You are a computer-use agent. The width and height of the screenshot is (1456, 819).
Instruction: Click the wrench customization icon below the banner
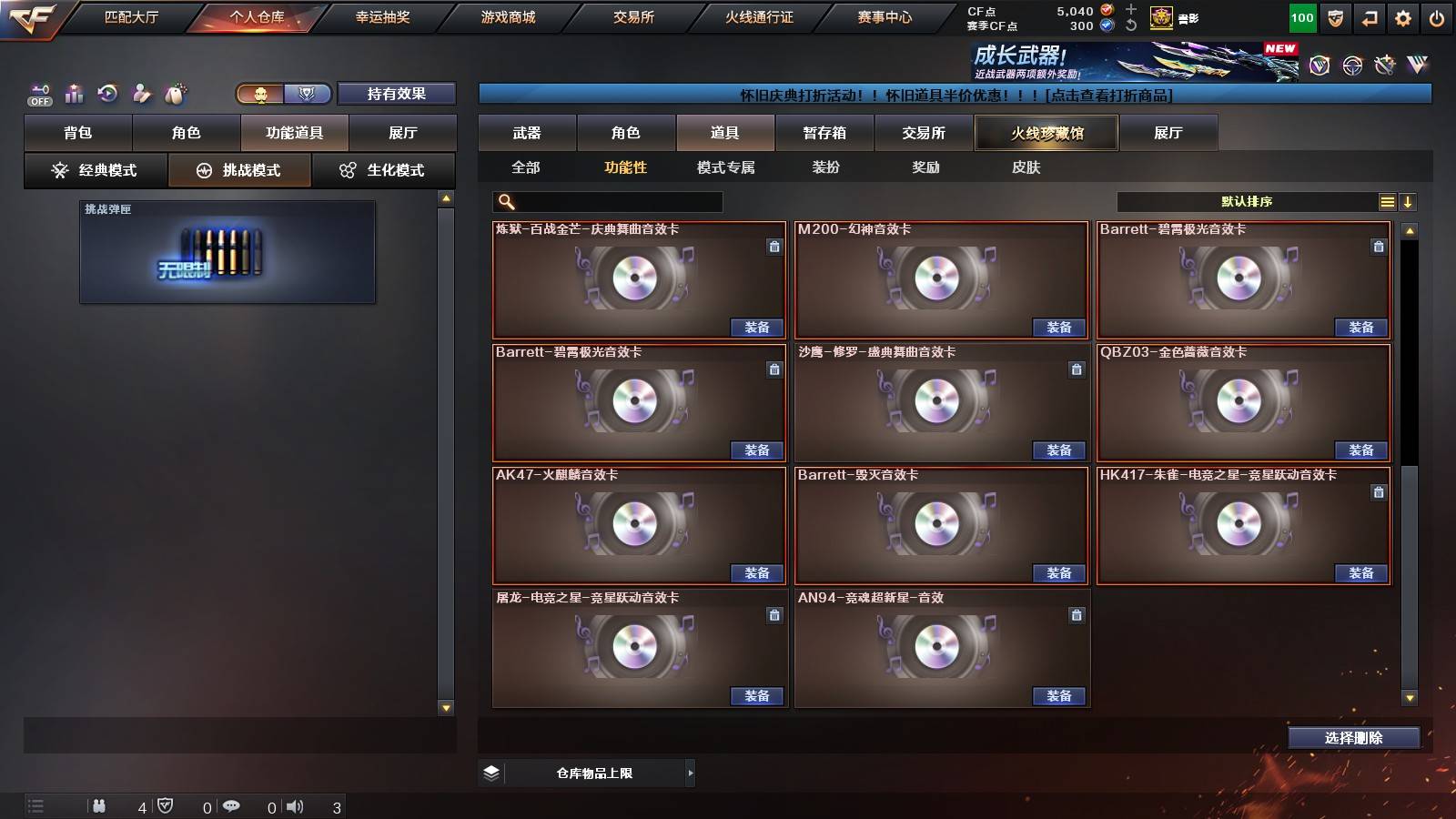click(x=141, y=92)
